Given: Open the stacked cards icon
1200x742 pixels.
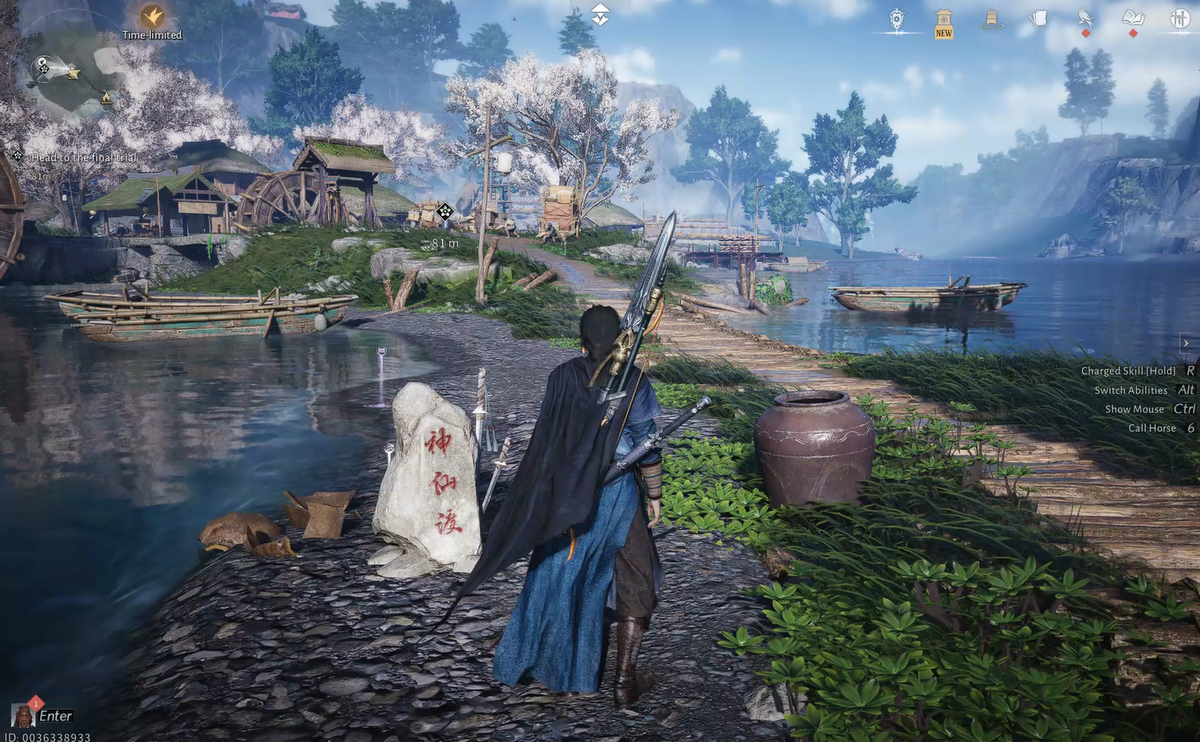Looking at the screenshot, I should [x=1038, y=19].
